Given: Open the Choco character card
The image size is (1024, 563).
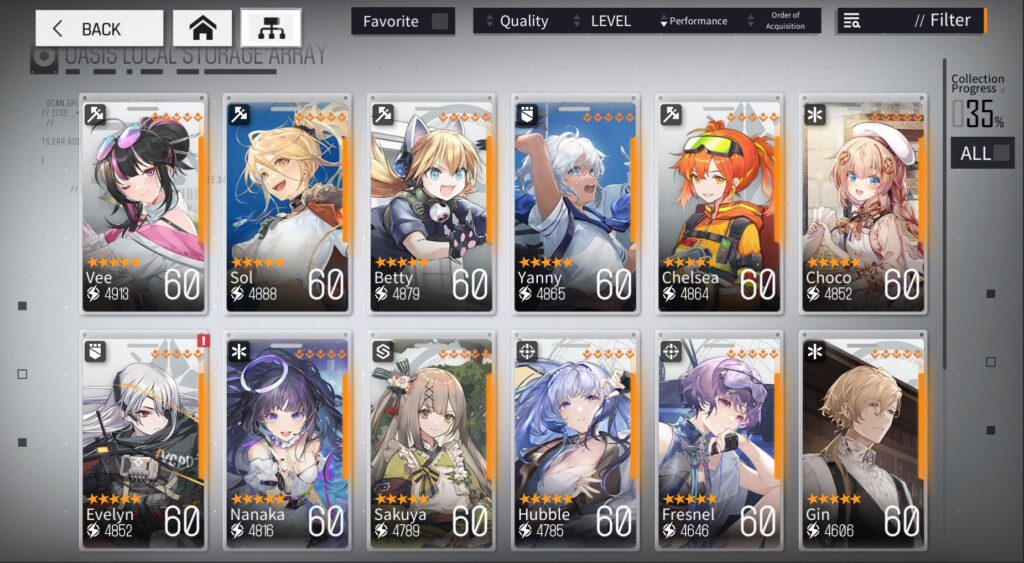Looking at the screenshot, I should click(x=863, y=203).
